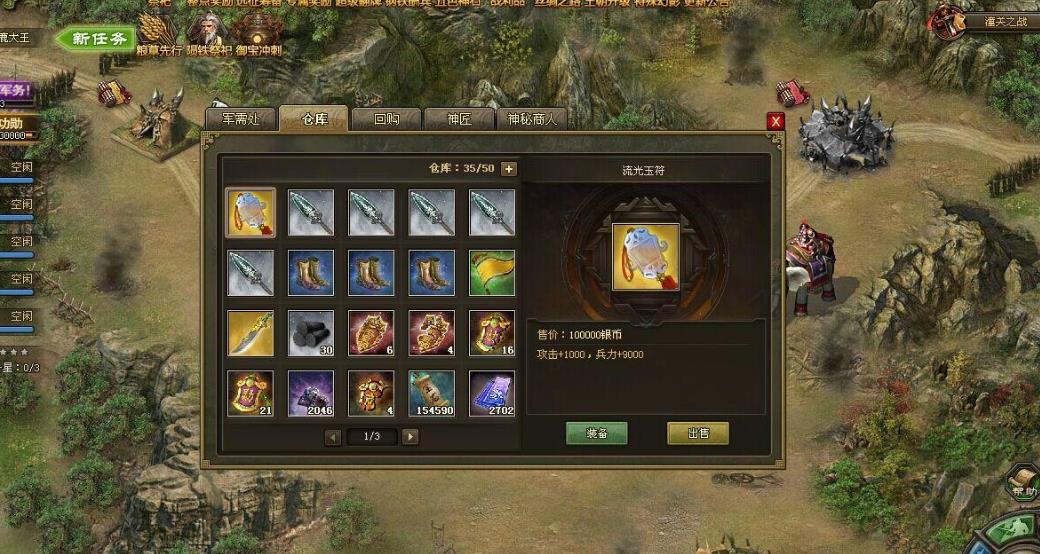The height and width of the screenshot is (554, 1040).
Task: Close the warehouse window
Action: pos(775,121)
